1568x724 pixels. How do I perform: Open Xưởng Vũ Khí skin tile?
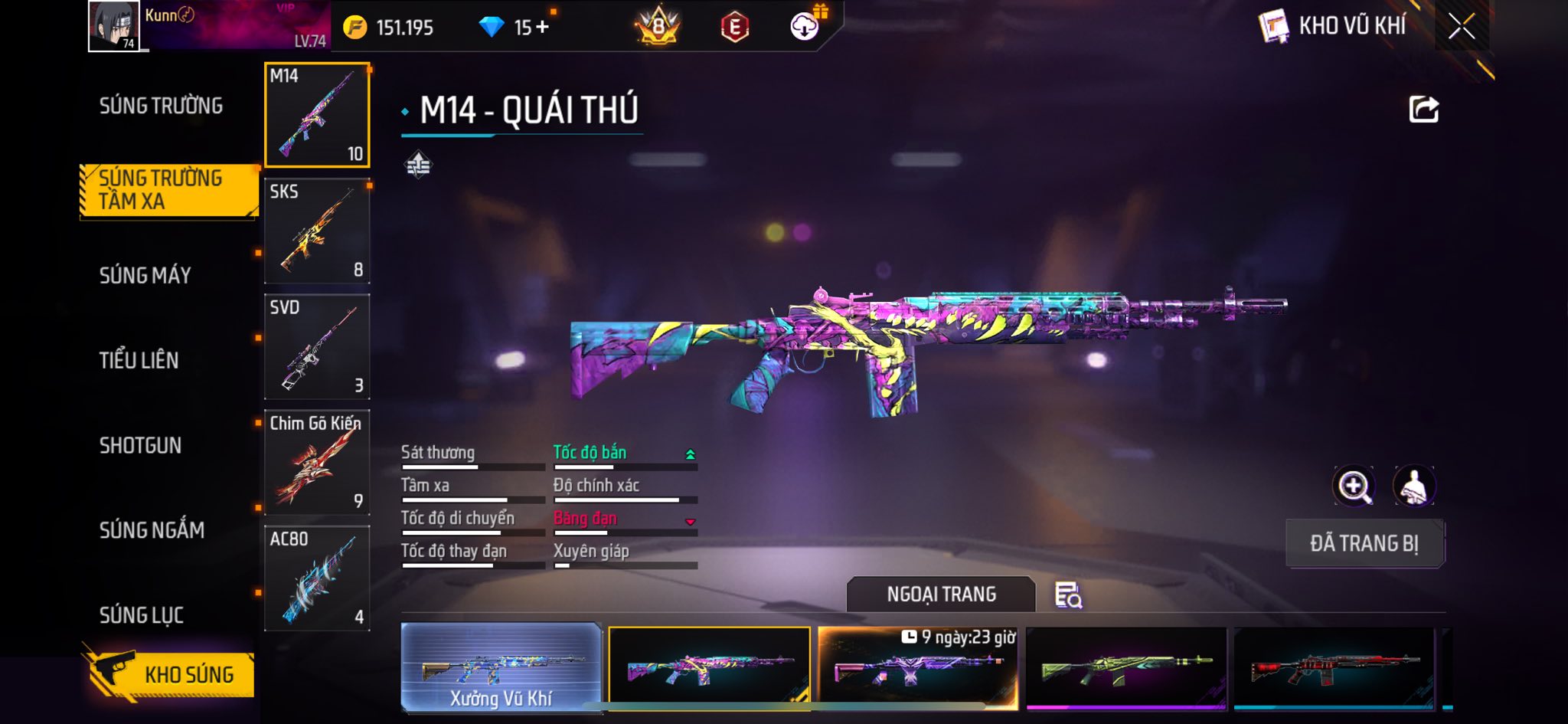click(x=501, y=668)
